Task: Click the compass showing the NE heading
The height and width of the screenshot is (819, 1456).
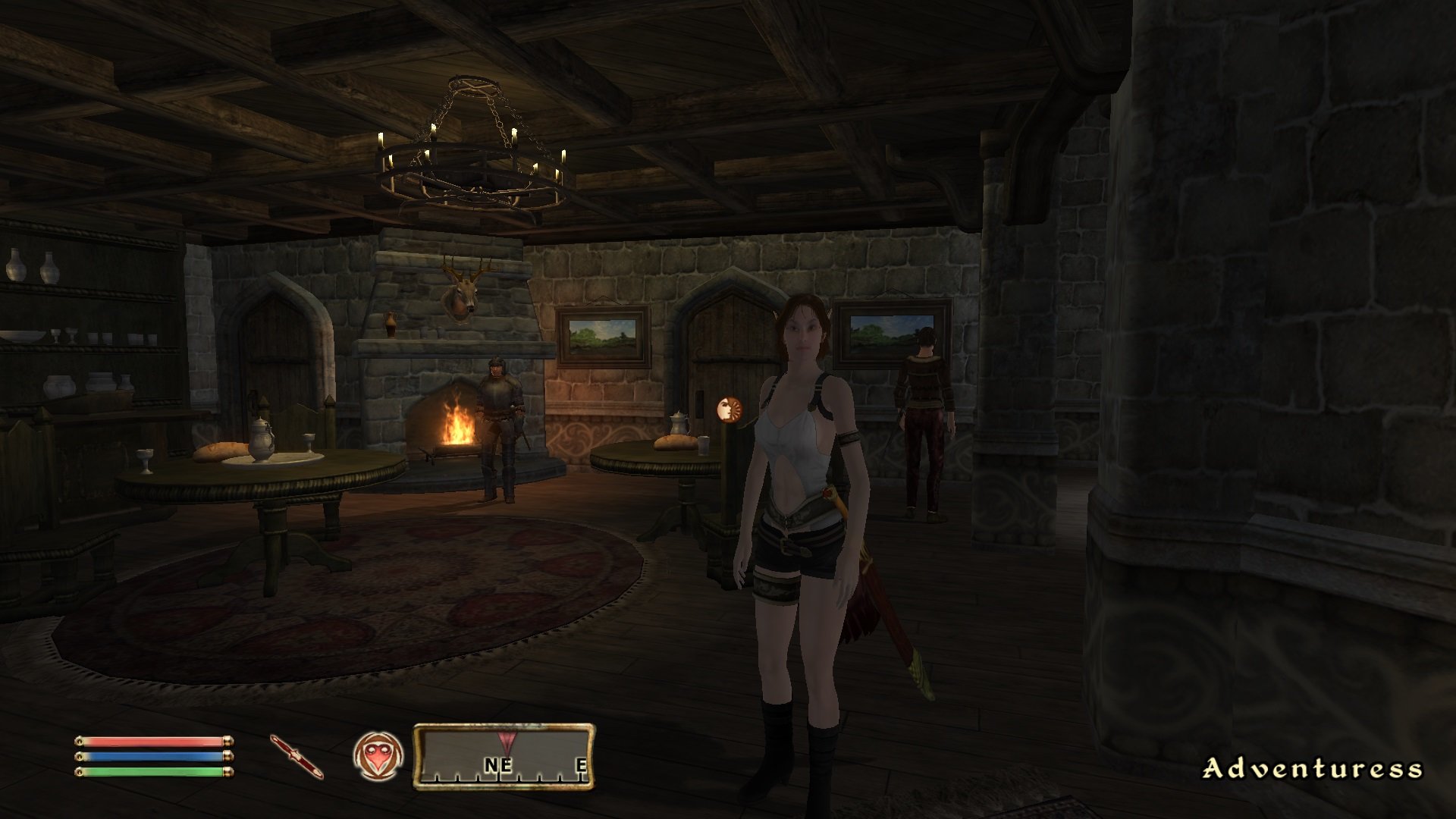Action: point(504,757)
